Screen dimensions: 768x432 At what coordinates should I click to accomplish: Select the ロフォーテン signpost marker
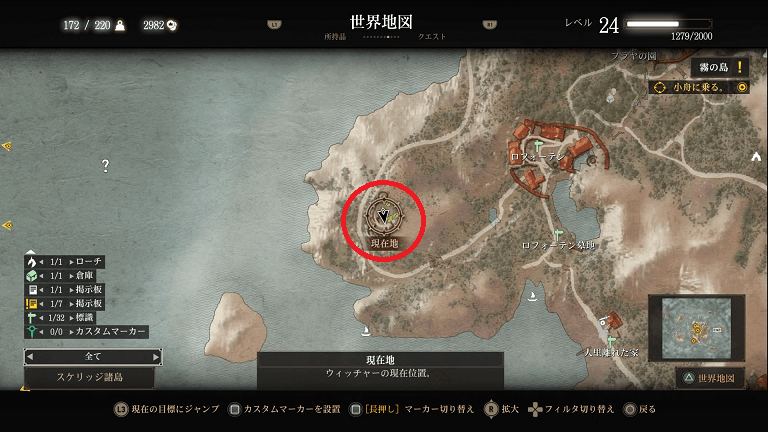537,146
